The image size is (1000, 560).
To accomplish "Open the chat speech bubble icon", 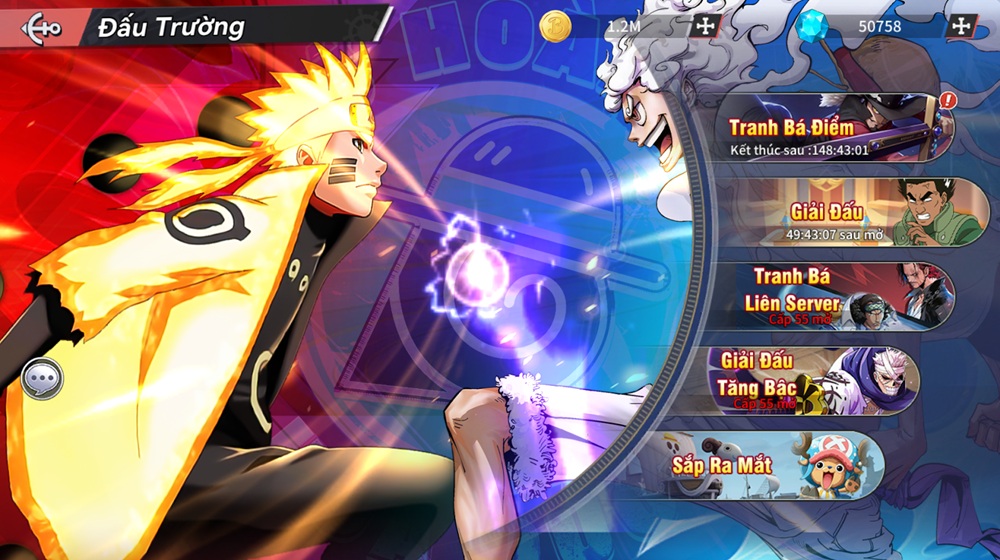I will [43, 379].
